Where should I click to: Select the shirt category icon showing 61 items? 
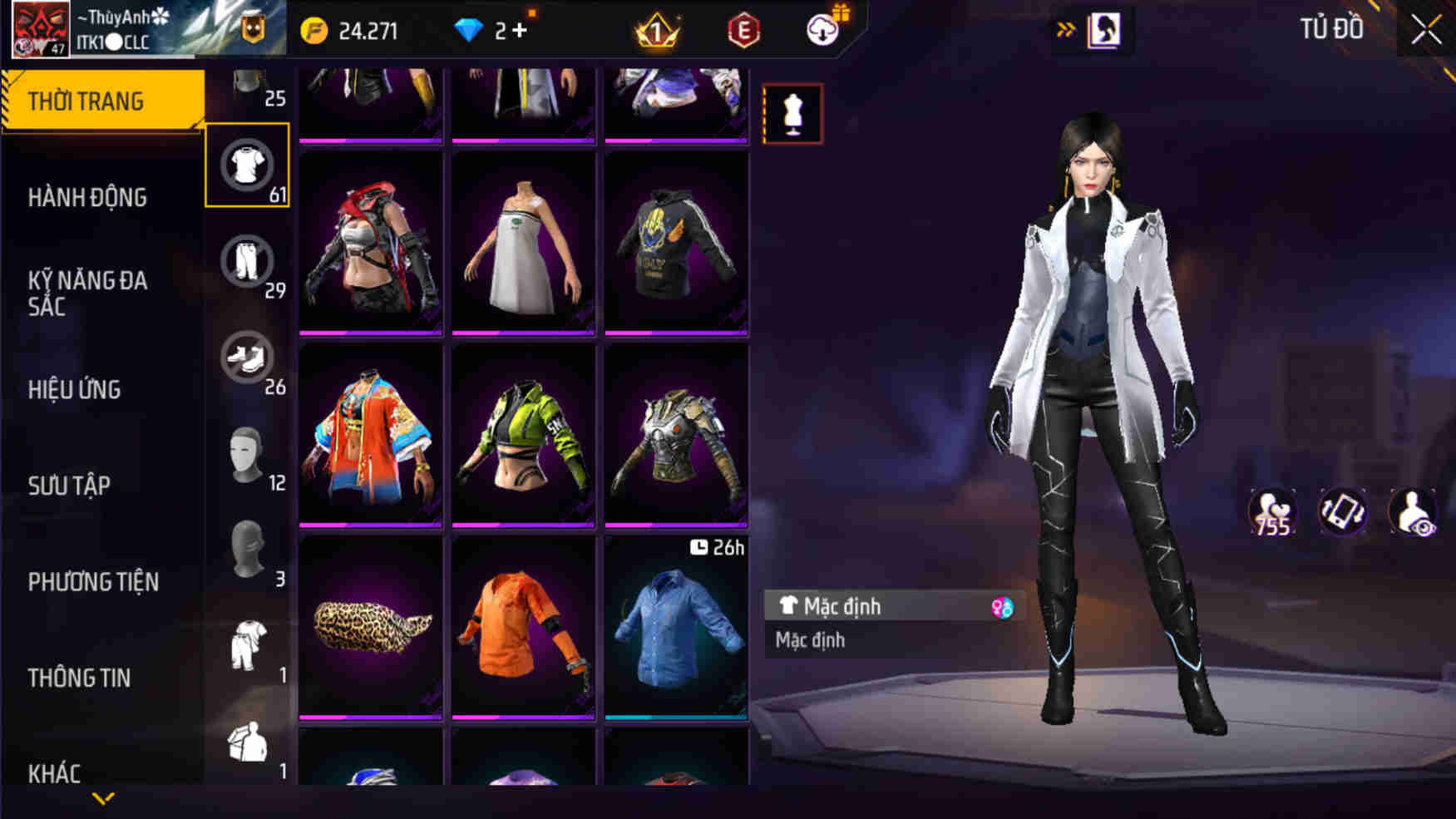247,163
